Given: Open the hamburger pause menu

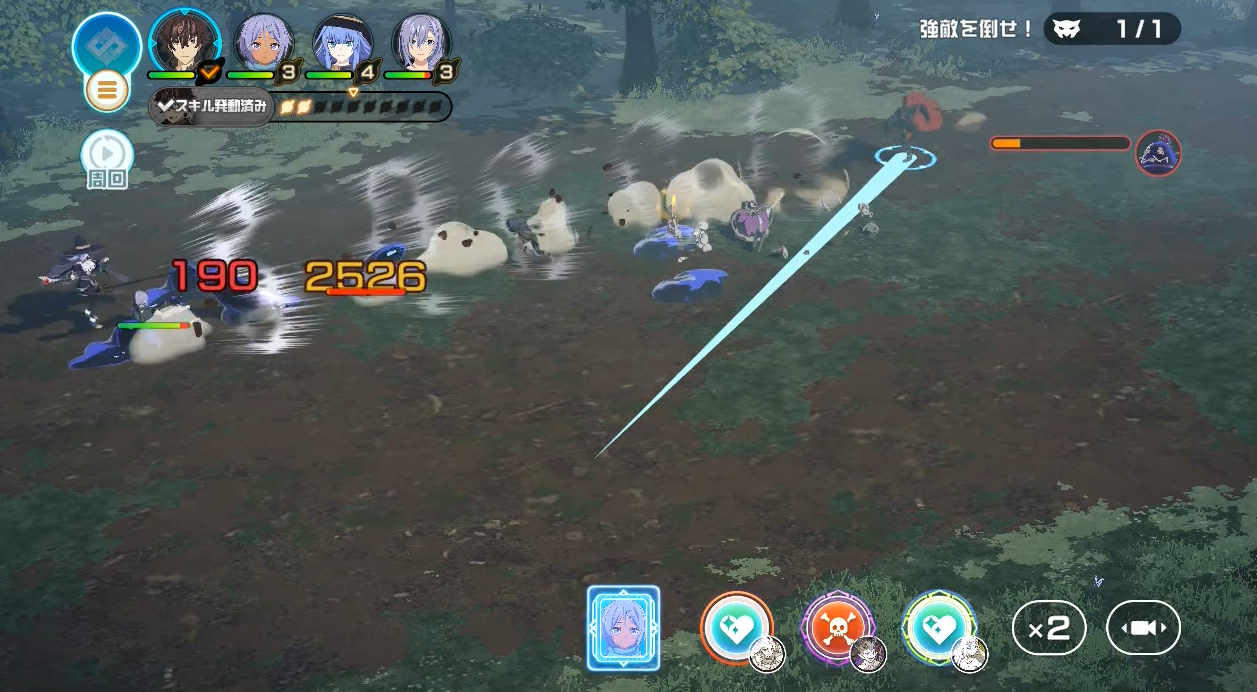Looking at the screenshot, I should (x=107, y=91).
